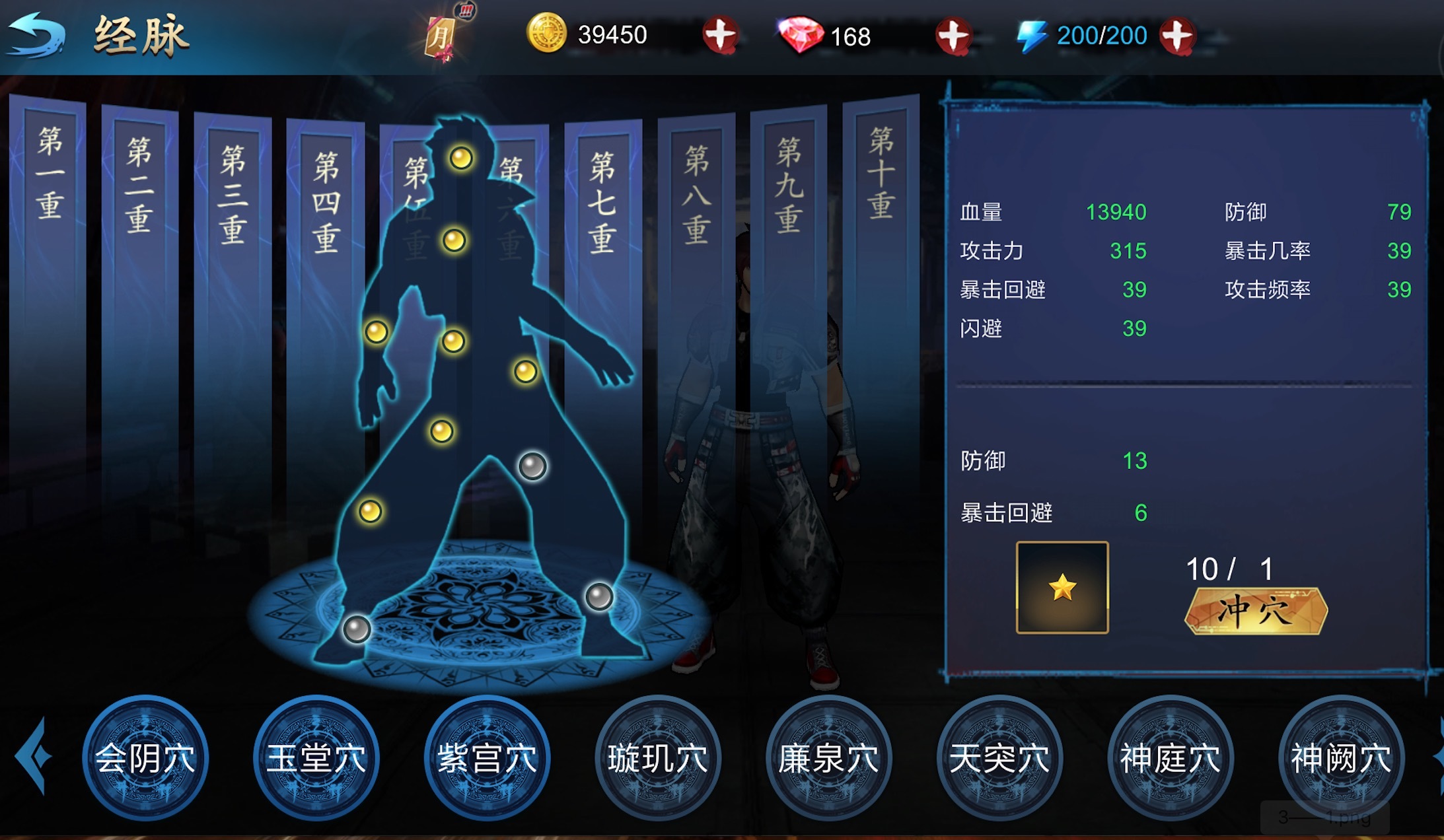Pick the 璇玑穴 acupoint
The height and width of the screenshot is (840, 1444).
tap(658, 757)
